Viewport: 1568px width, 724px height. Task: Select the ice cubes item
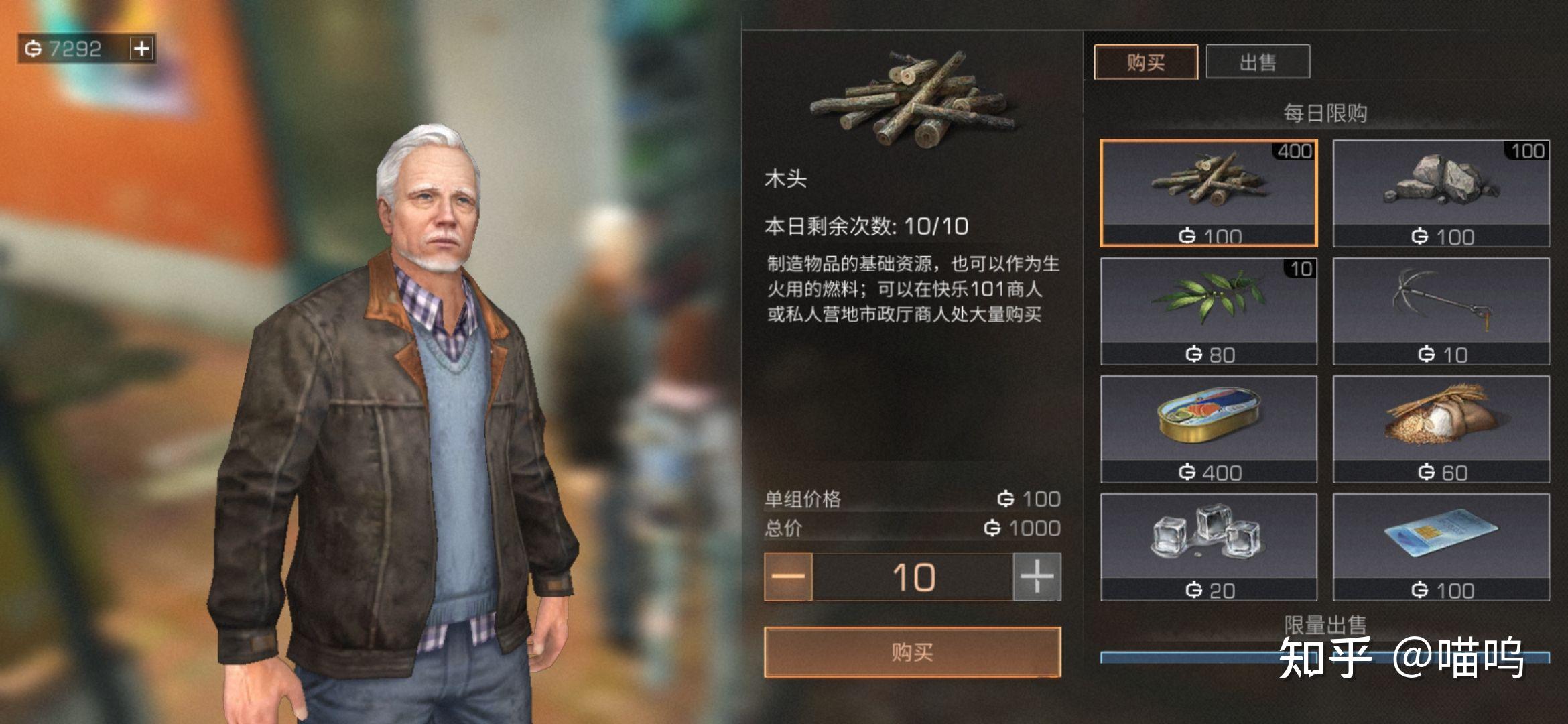[1208, 547]
